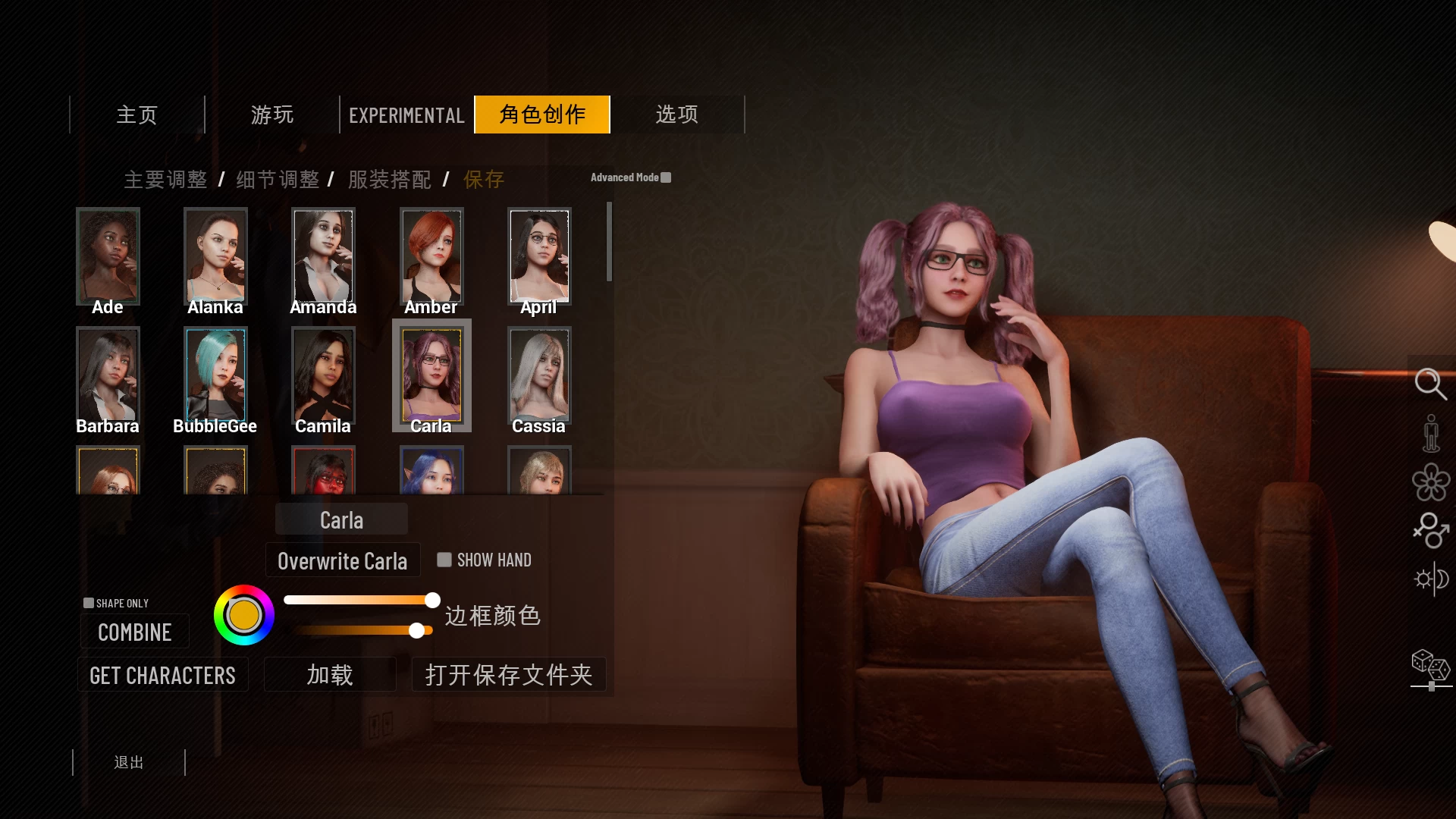Viewport: 1456px width, 819px height.
Task: Click the GET CHARACTERS button
Action: pos(162,674)
